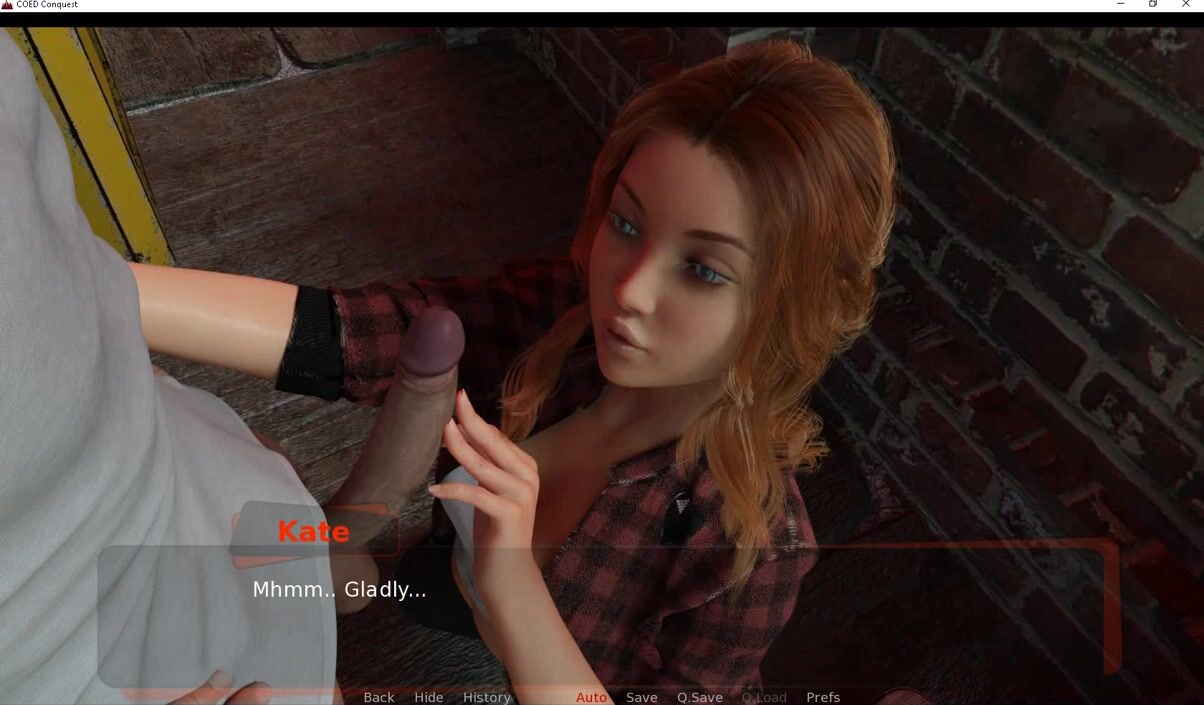This screenshot has width=1204, height=705.
Task: Go back using the Back button
Action: tap(378, 697)
